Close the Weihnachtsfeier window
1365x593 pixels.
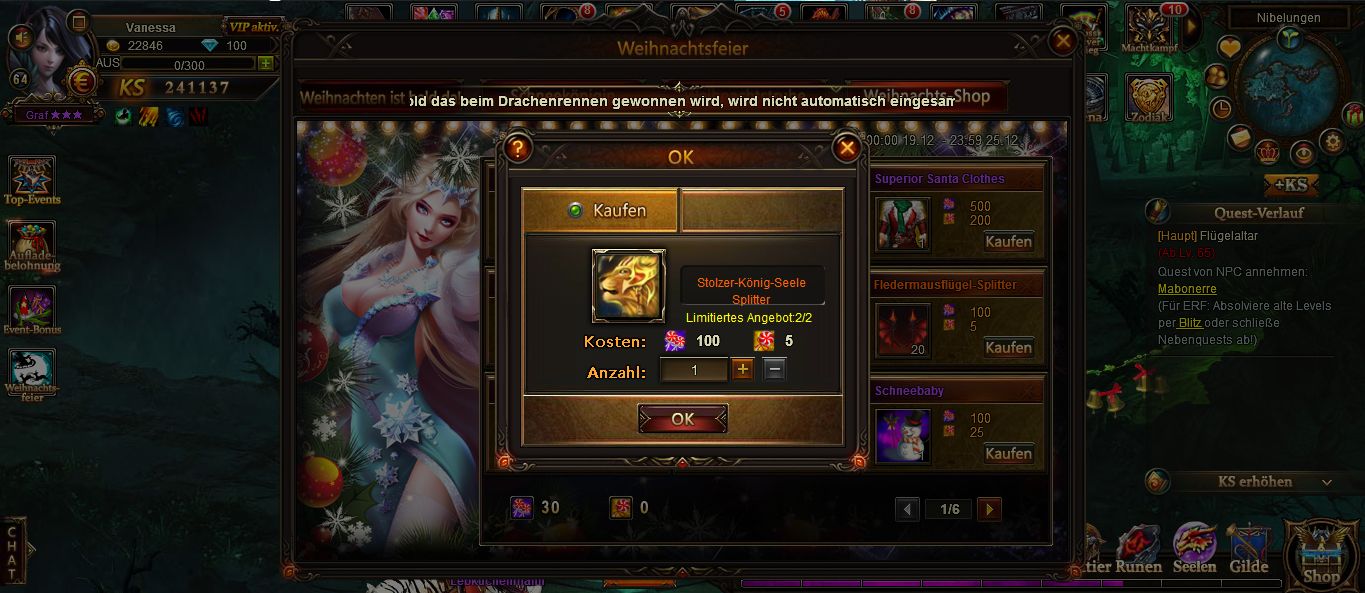[1063, 41]
